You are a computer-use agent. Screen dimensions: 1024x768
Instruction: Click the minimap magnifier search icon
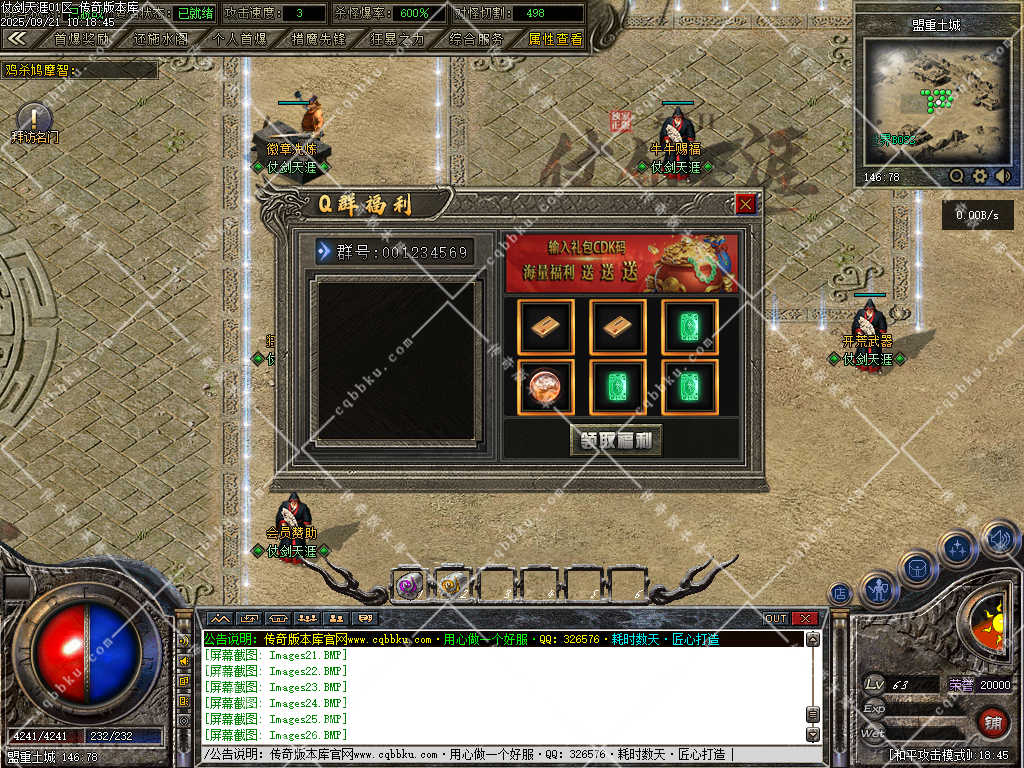click(957, 176)
